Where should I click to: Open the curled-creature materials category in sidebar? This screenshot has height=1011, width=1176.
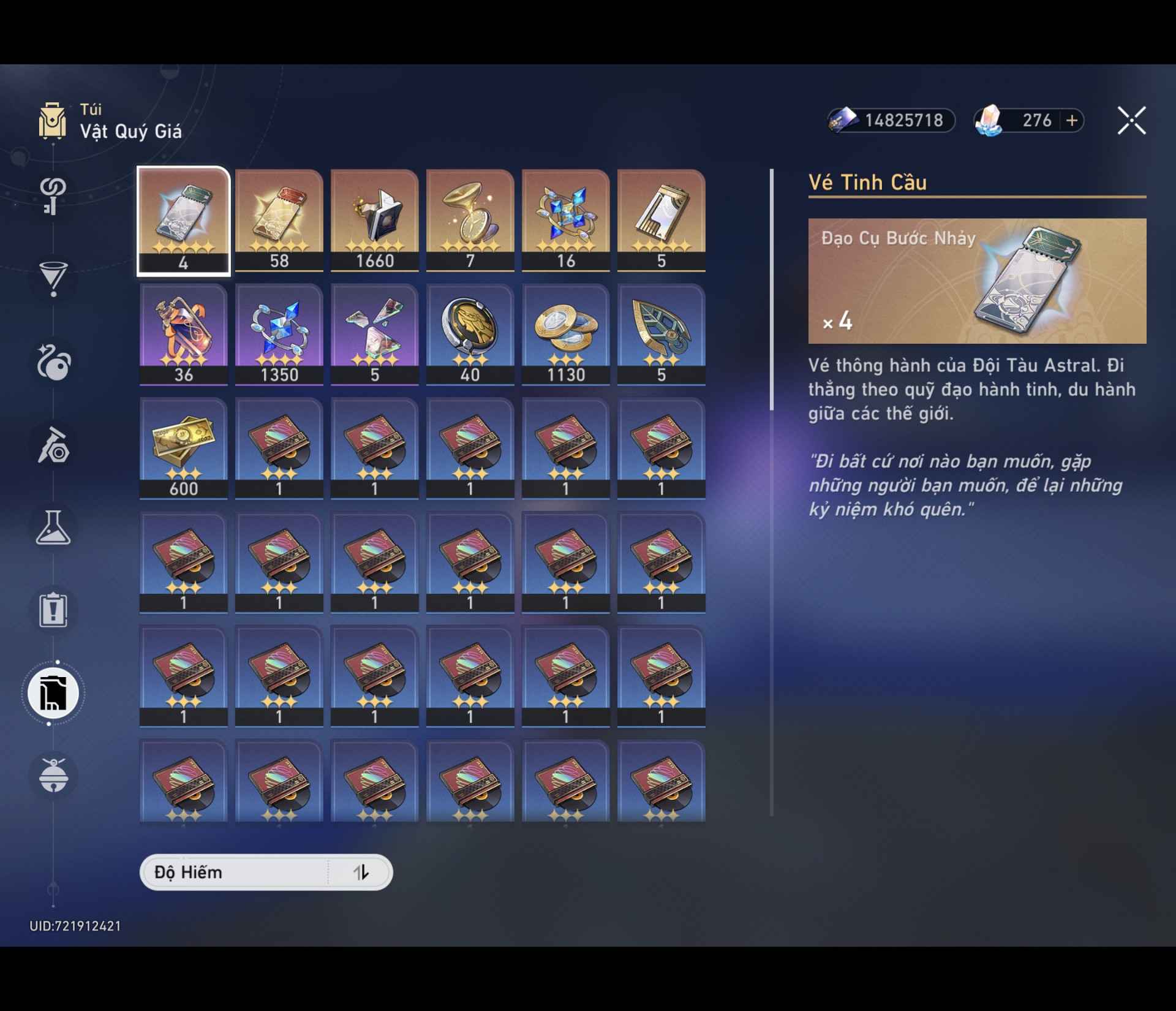[x=54, y=365]
